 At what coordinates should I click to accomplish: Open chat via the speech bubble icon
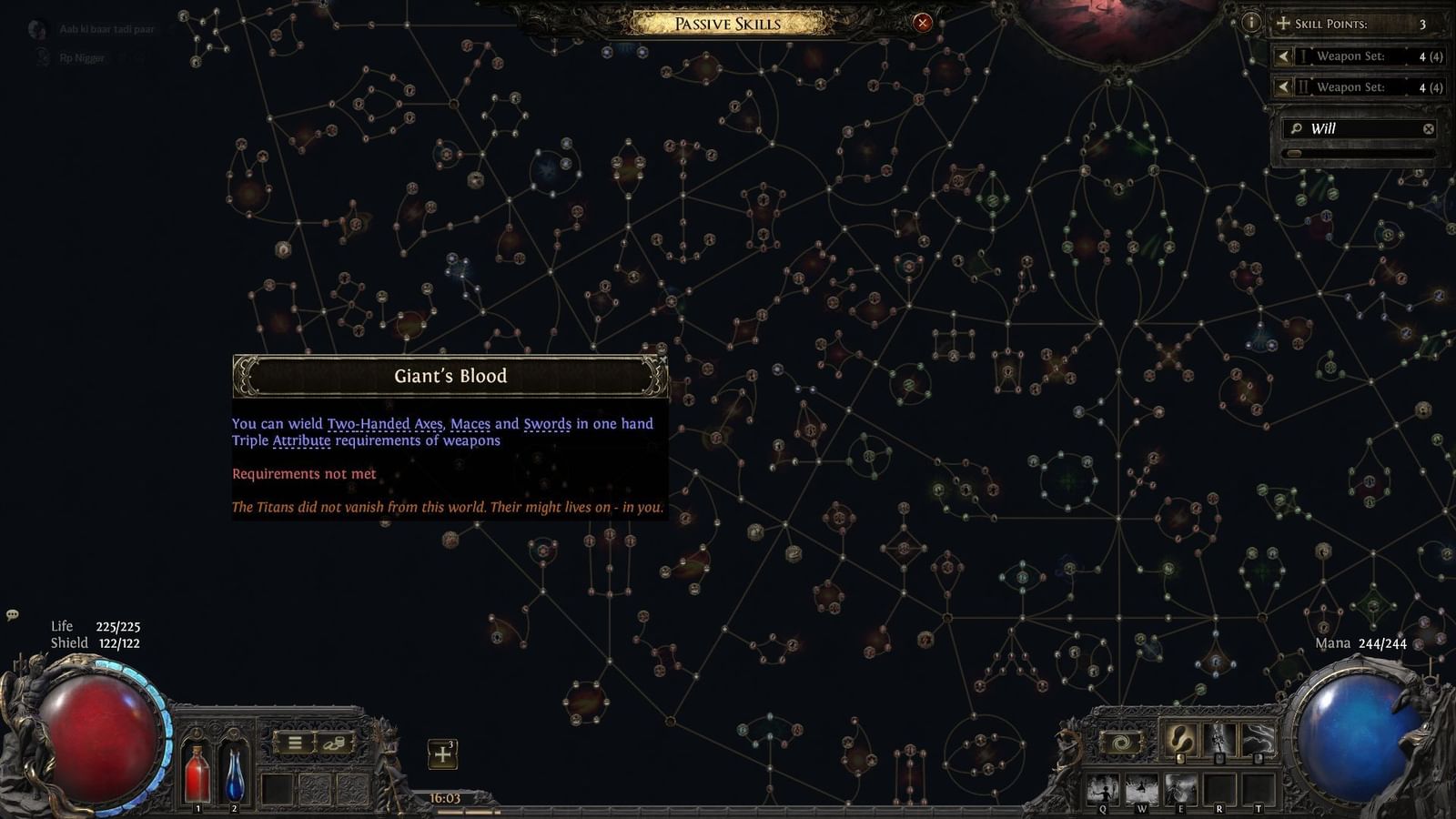tap(13, 616)
